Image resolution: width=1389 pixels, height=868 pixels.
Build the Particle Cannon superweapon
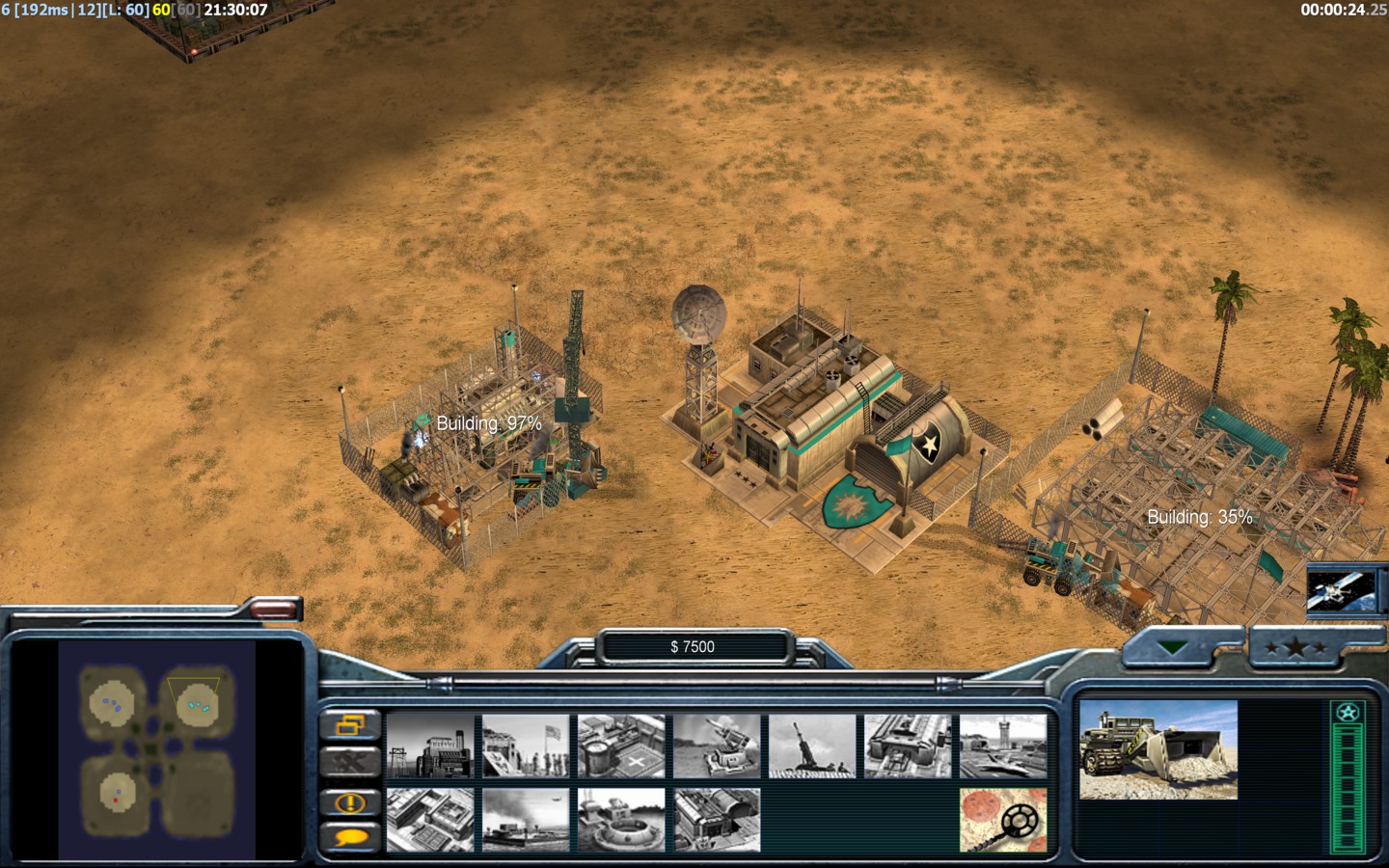[x=621, y=820]
